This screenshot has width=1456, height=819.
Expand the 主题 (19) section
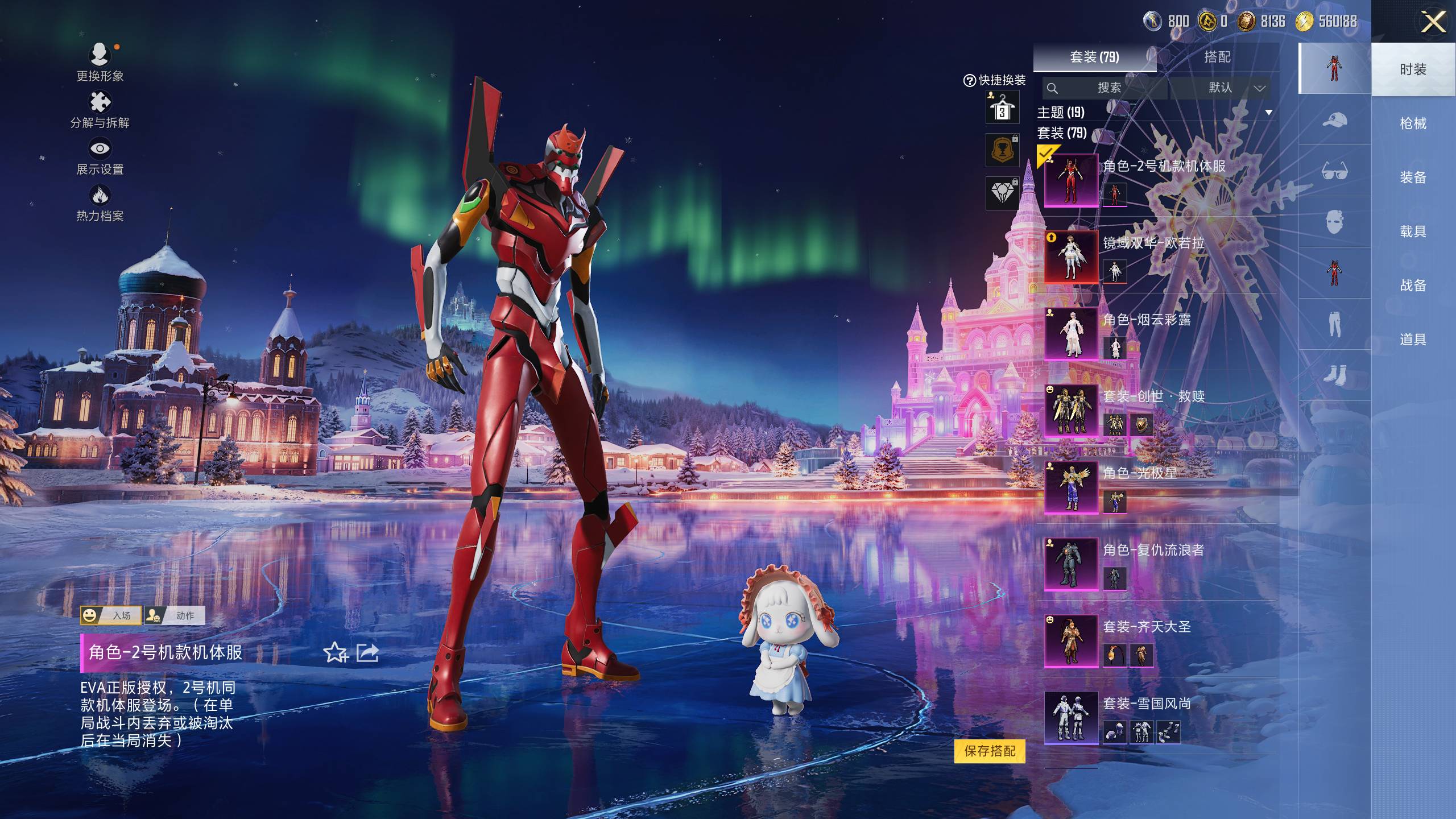[x=1268, y=113]
